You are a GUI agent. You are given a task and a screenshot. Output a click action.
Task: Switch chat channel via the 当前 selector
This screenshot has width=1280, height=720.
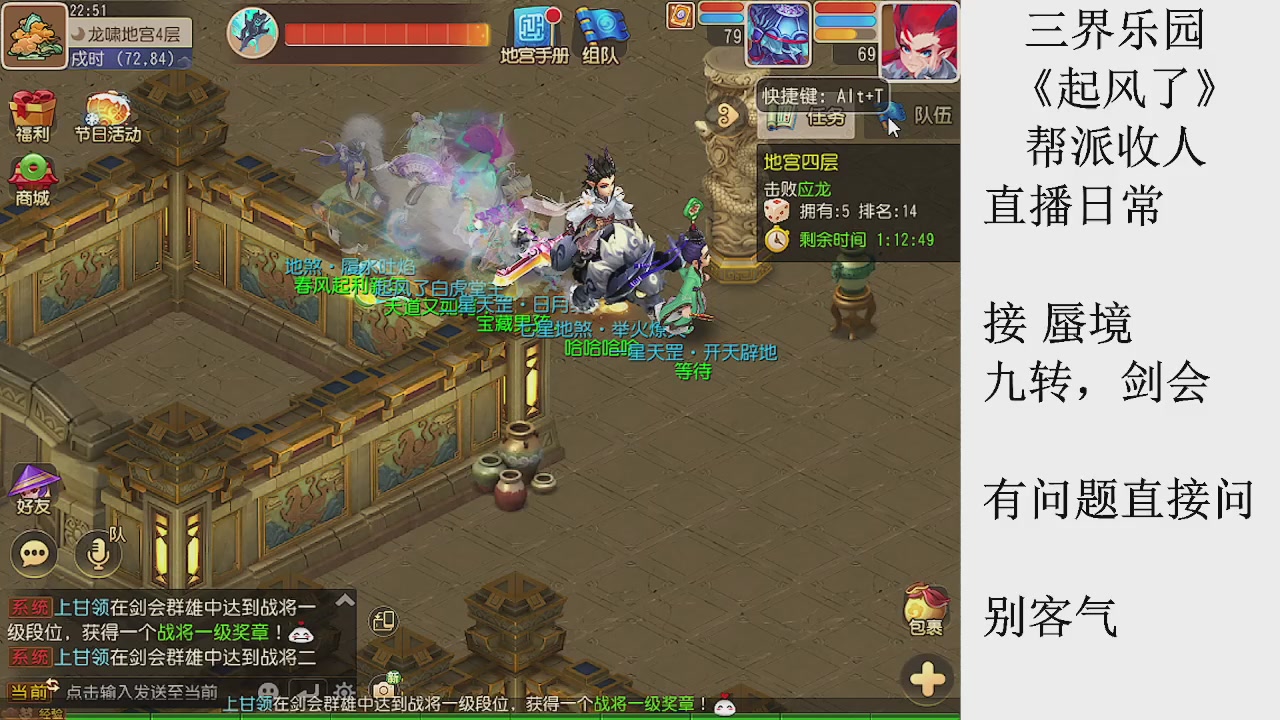[32, 689]
